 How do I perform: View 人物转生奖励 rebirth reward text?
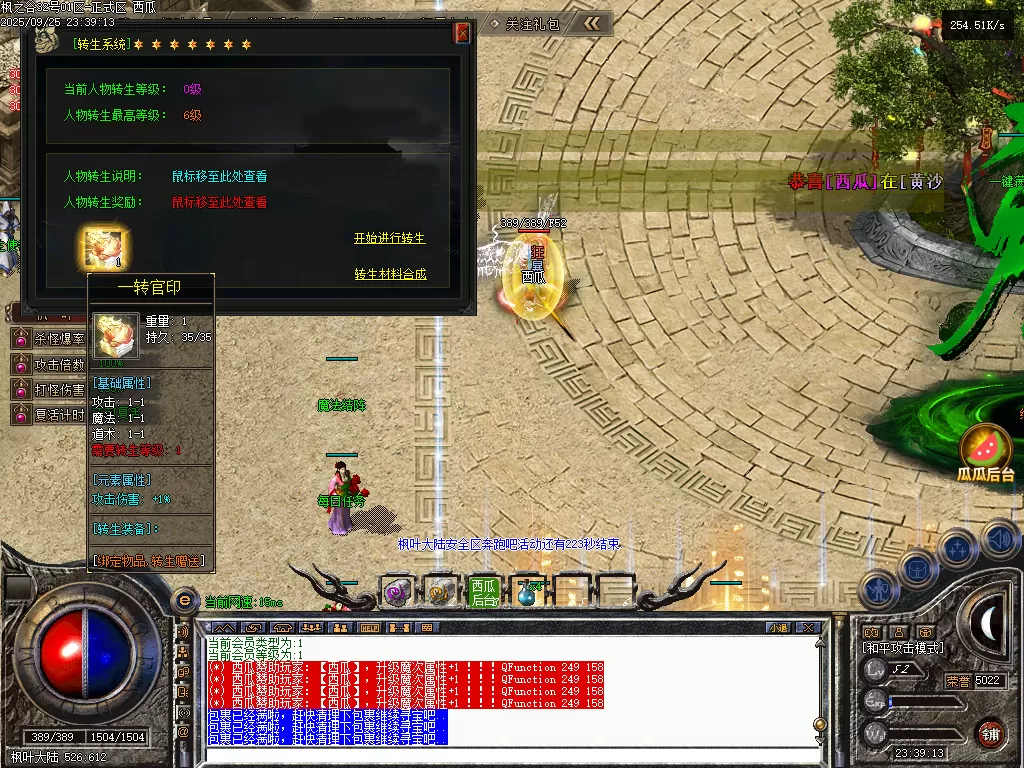(219, 202)
